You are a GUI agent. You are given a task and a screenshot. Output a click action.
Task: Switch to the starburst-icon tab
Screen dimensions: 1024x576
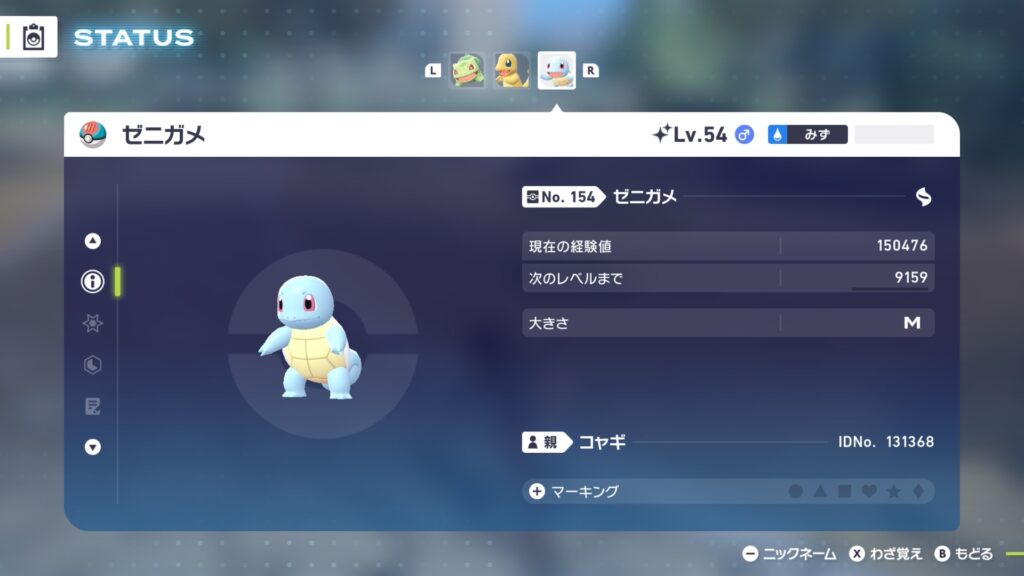[x=93, y=323]
